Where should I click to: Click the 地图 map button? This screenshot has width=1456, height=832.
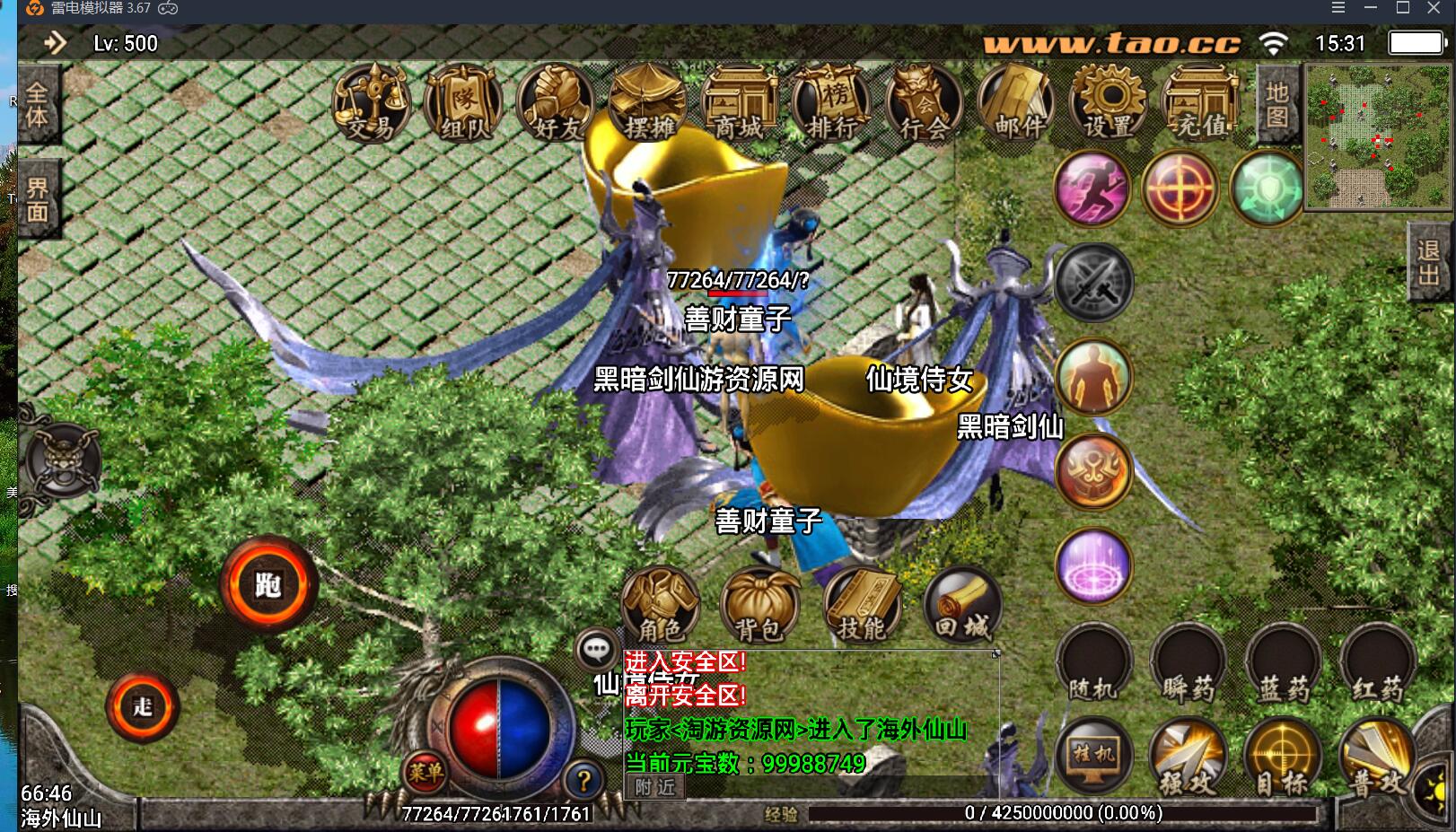pos(1277,105)
